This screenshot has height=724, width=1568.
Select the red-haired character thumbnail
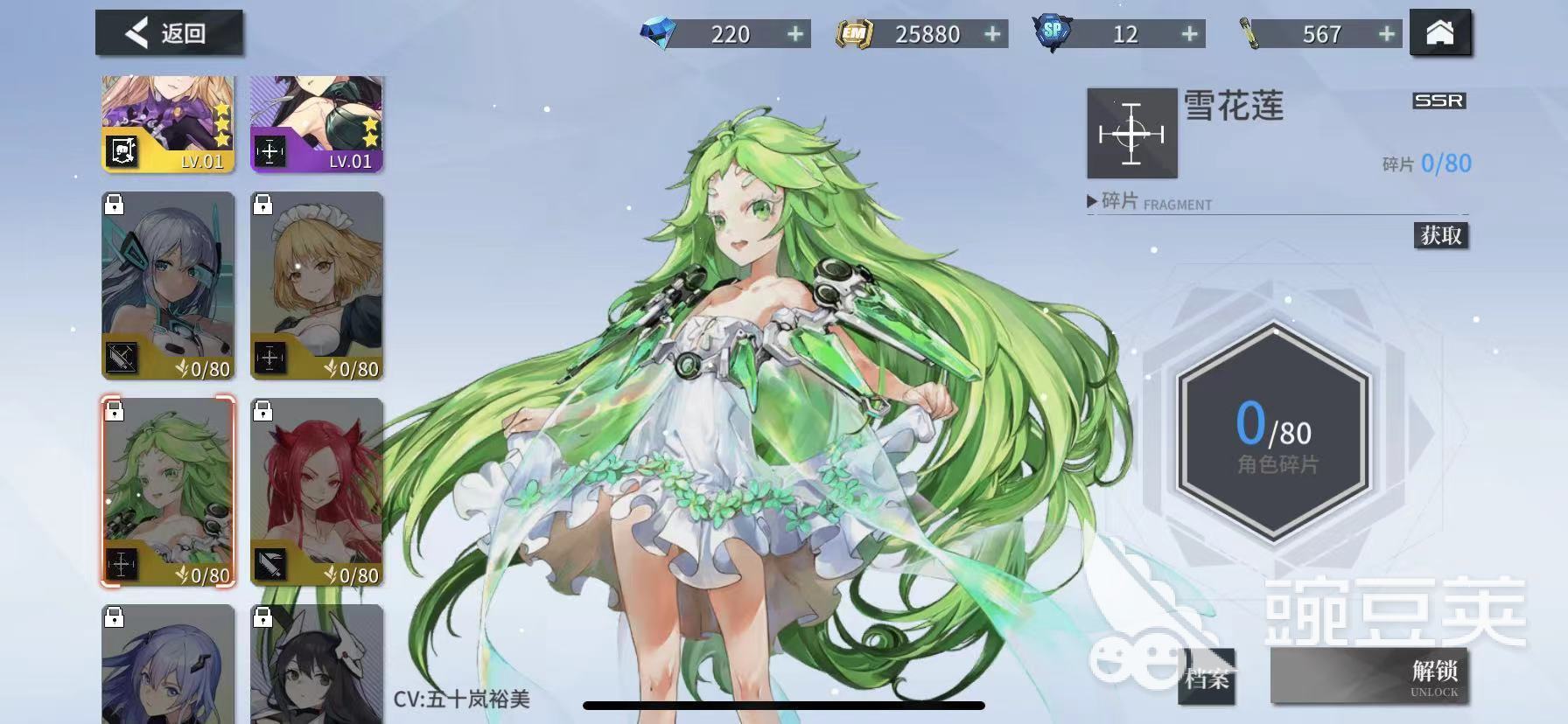tap(318, 490)
